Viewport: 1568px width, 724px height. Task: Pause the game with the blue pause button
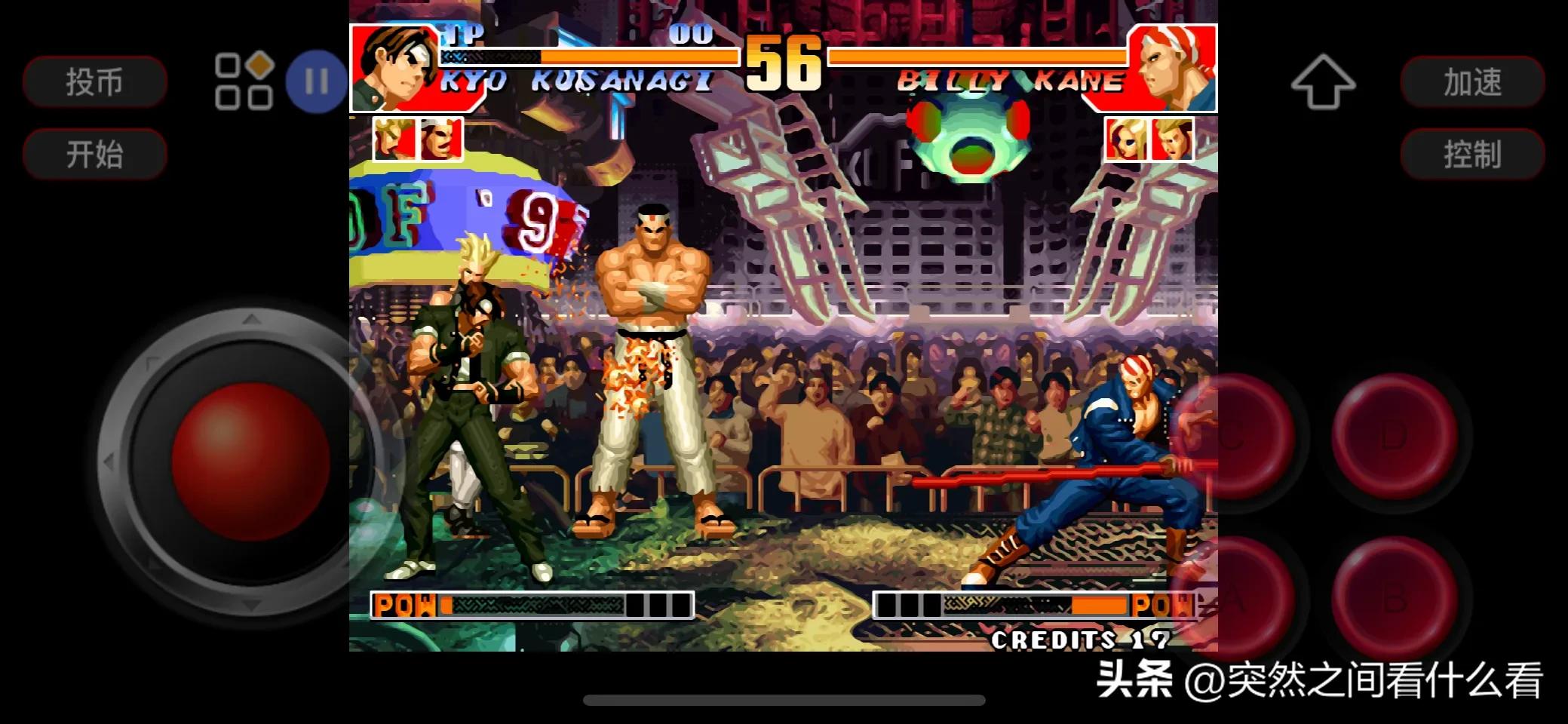316,81
